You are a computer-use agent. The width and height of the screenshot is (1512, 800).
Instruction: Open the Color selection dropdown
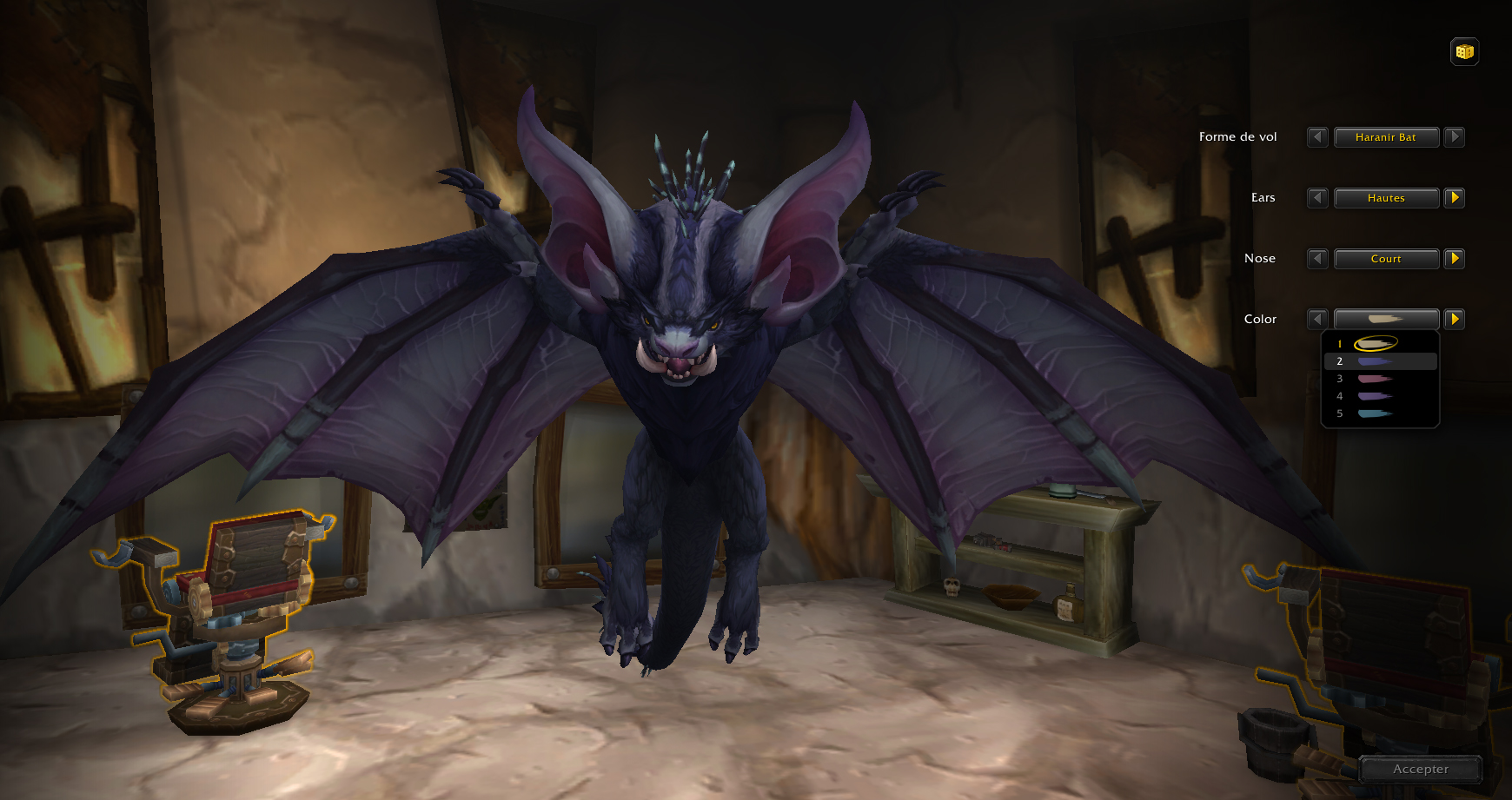1386,319
